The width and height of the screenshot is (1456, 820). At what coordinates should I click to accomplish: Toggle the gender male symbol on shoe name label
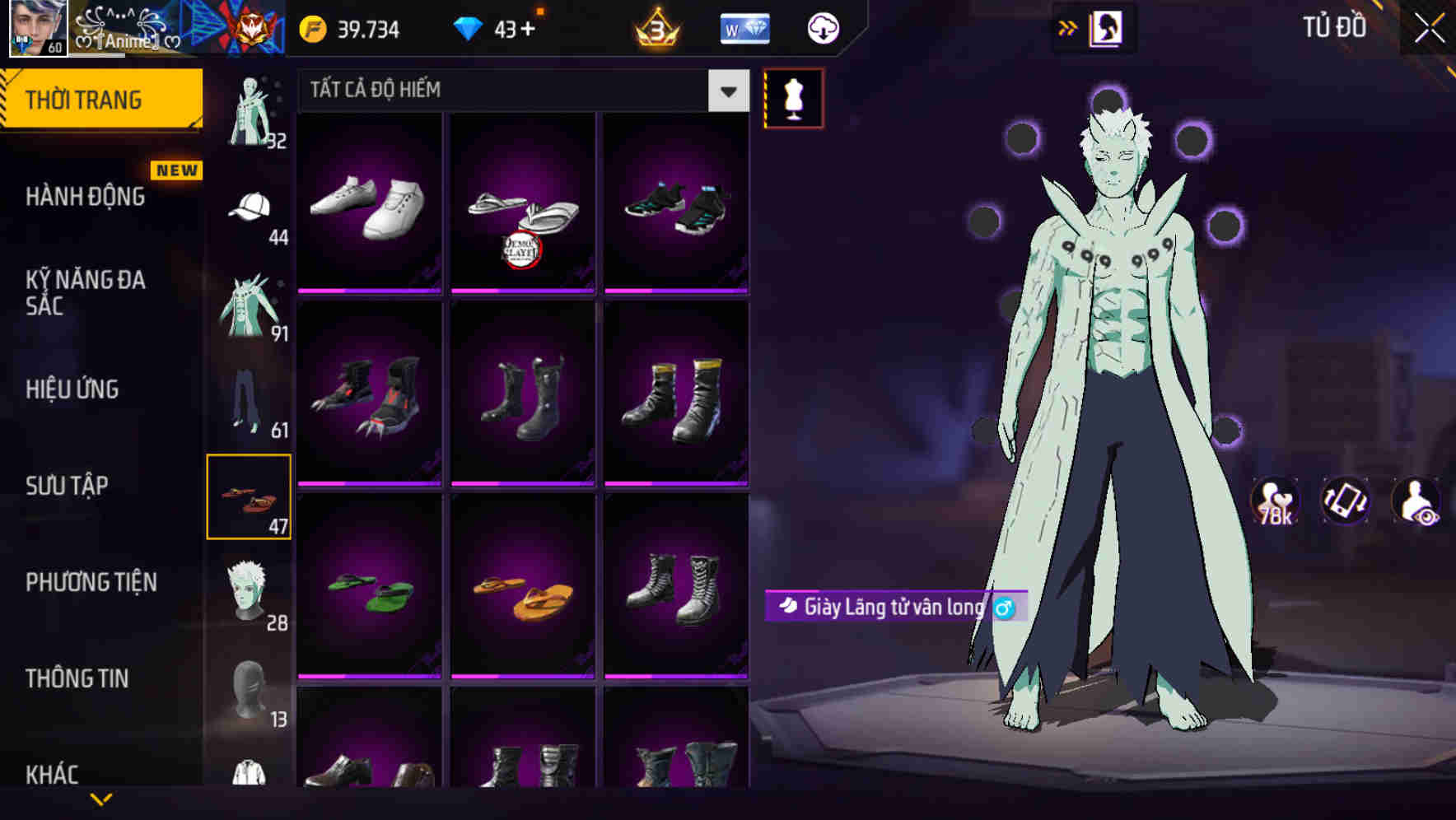(1003, 609)
